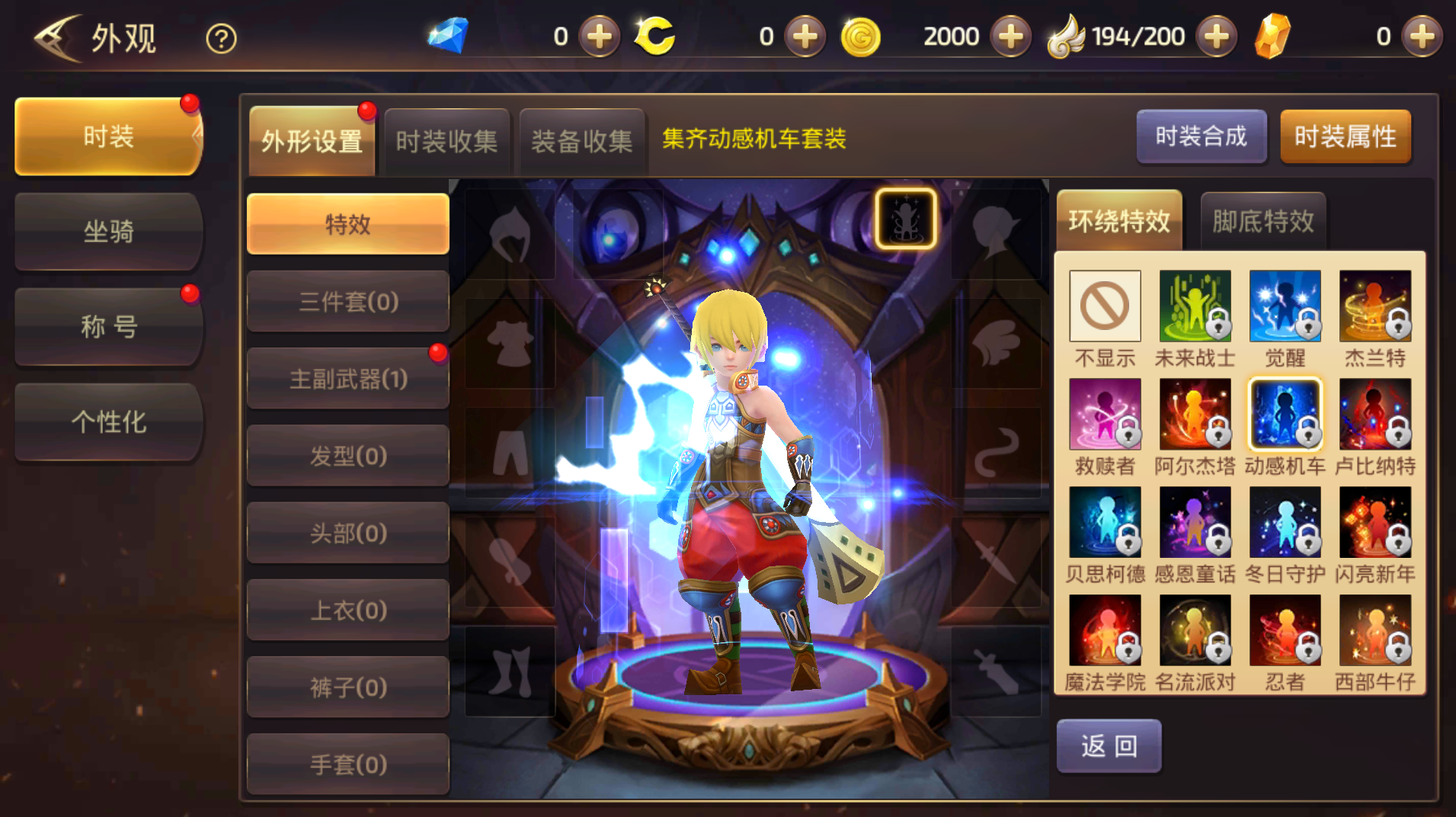Open the 时装合成 button
This screenshot has width=1456, height=817.
1202,136
